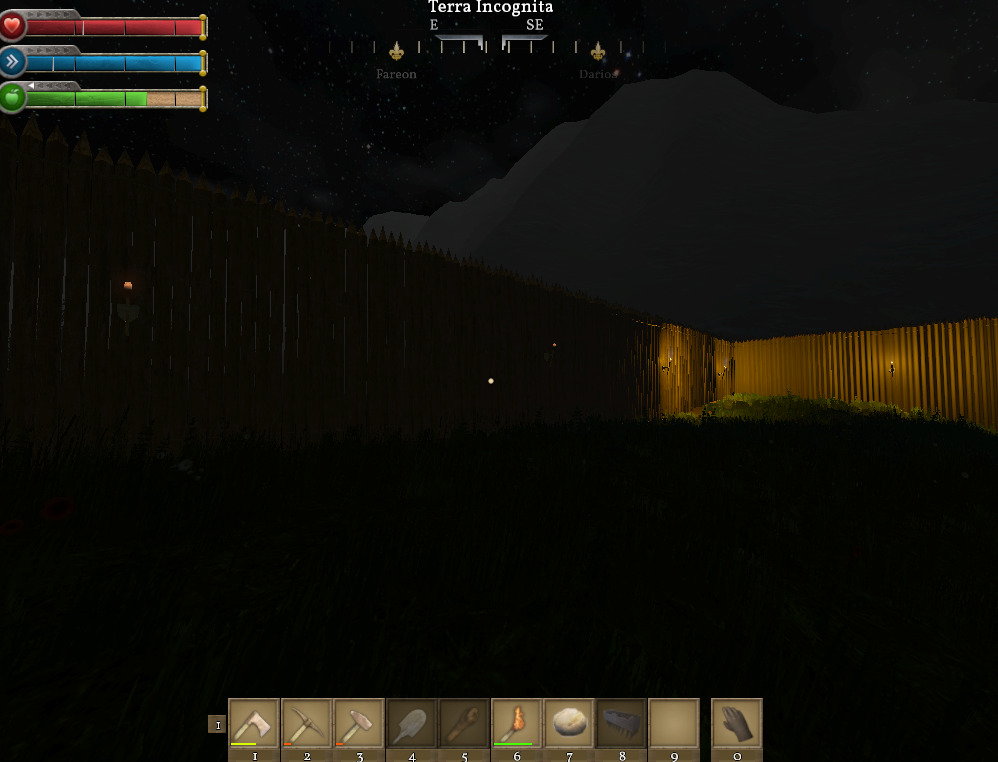Equip the burning torch slot

coord(517,723)
